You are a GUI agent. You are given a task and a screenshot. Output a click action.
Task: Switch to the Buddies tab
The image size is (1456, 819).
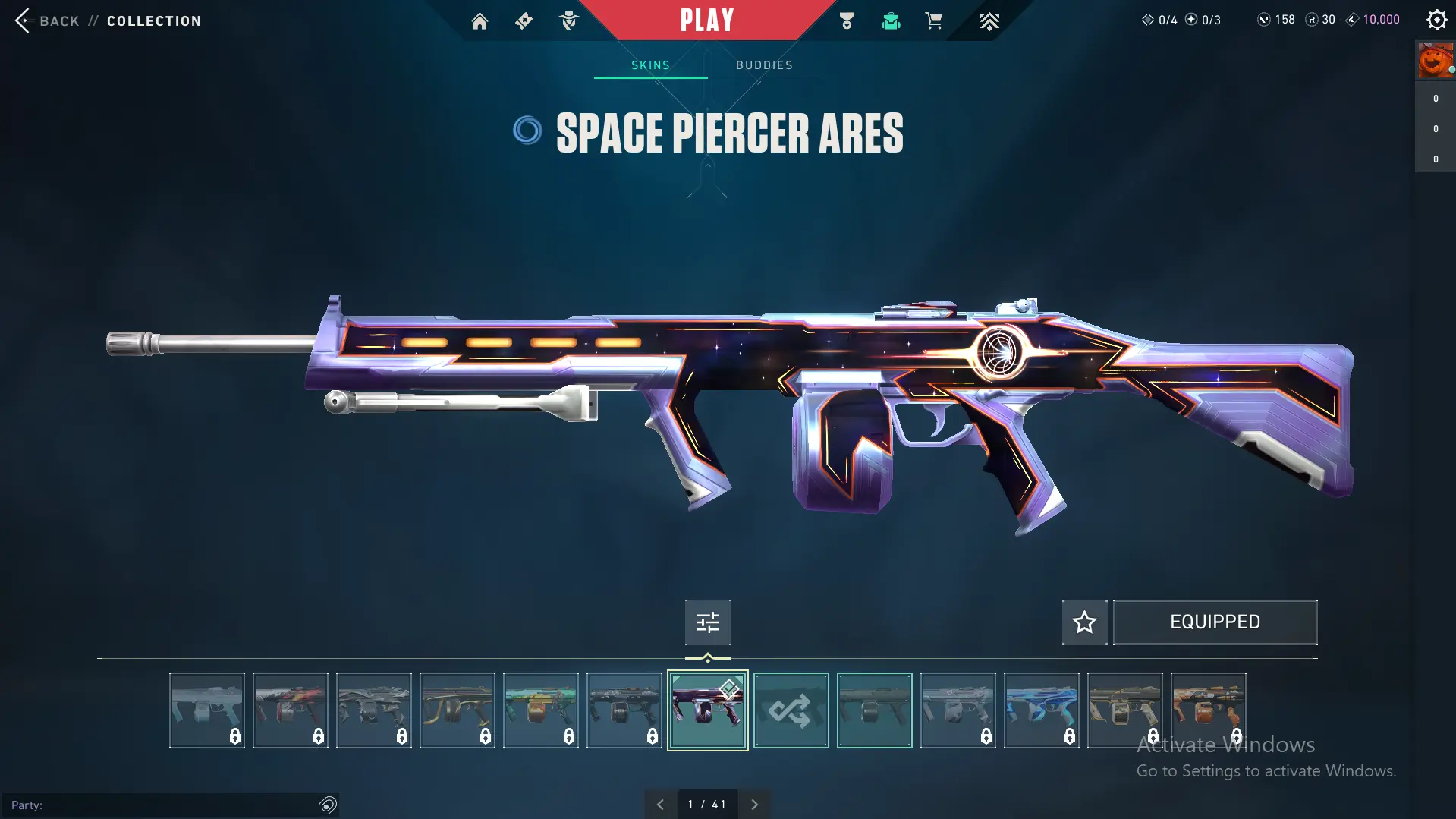tap(764, 65)
